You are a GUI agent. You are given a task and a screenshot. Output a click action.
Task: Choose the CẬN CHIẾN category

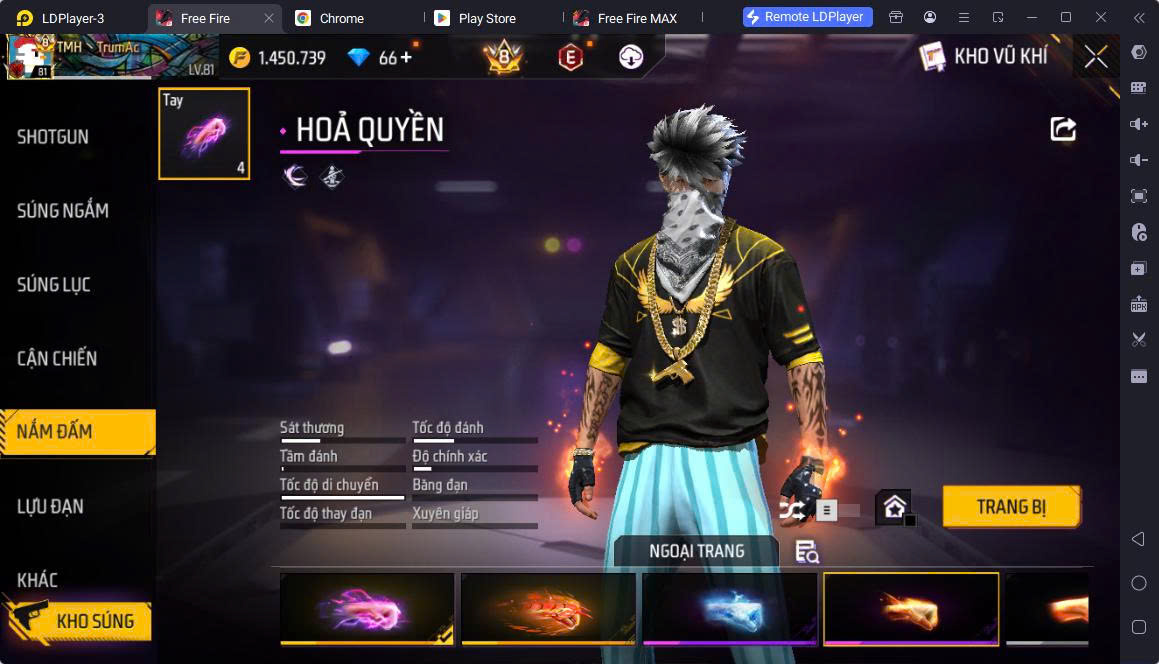click(x=57, y=358)
